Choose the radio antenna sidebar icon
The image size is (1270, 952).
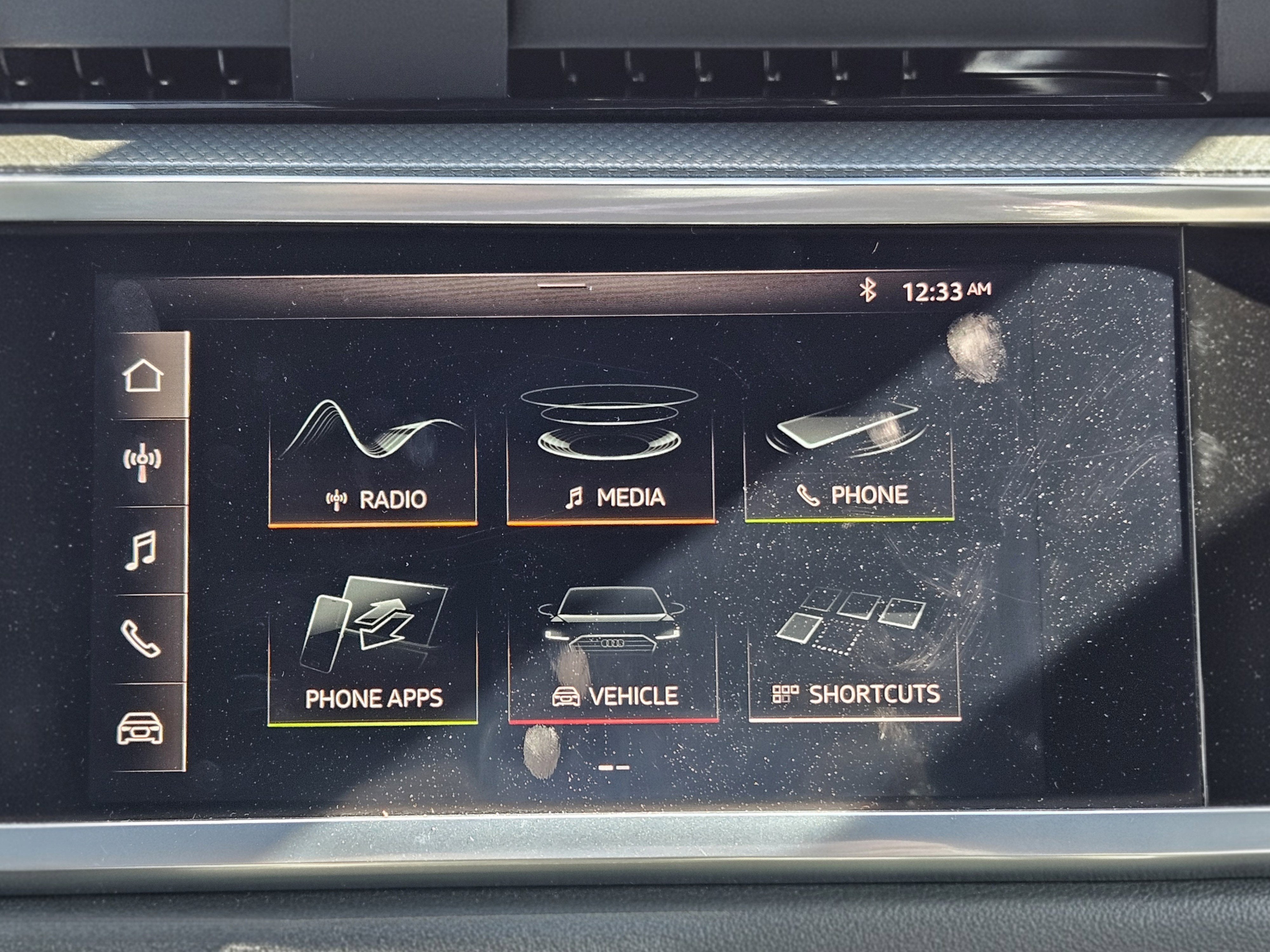coord(142,463)
